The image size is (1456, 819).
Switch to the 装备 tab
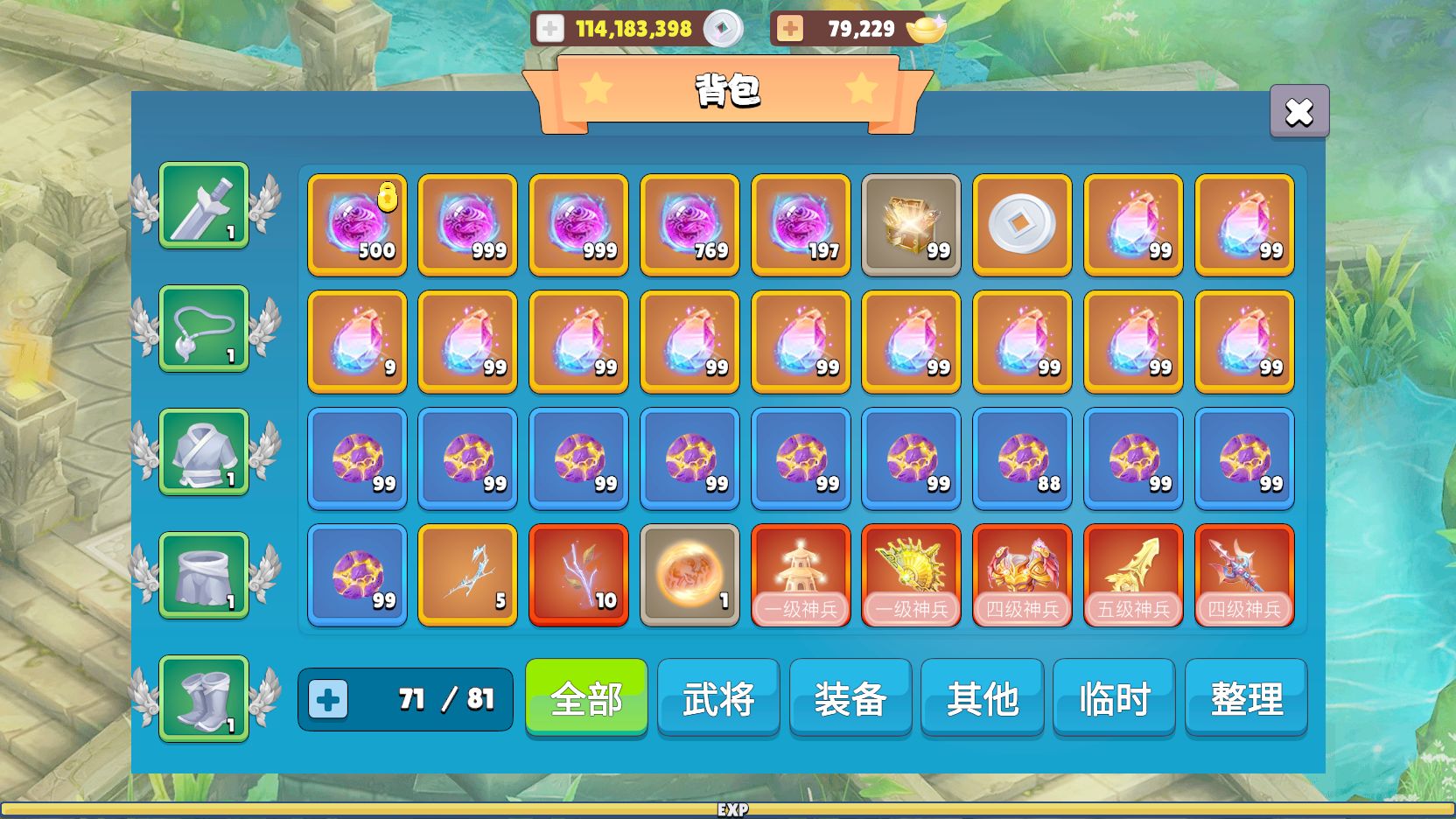pyautogui.click(x=850, y=697)
